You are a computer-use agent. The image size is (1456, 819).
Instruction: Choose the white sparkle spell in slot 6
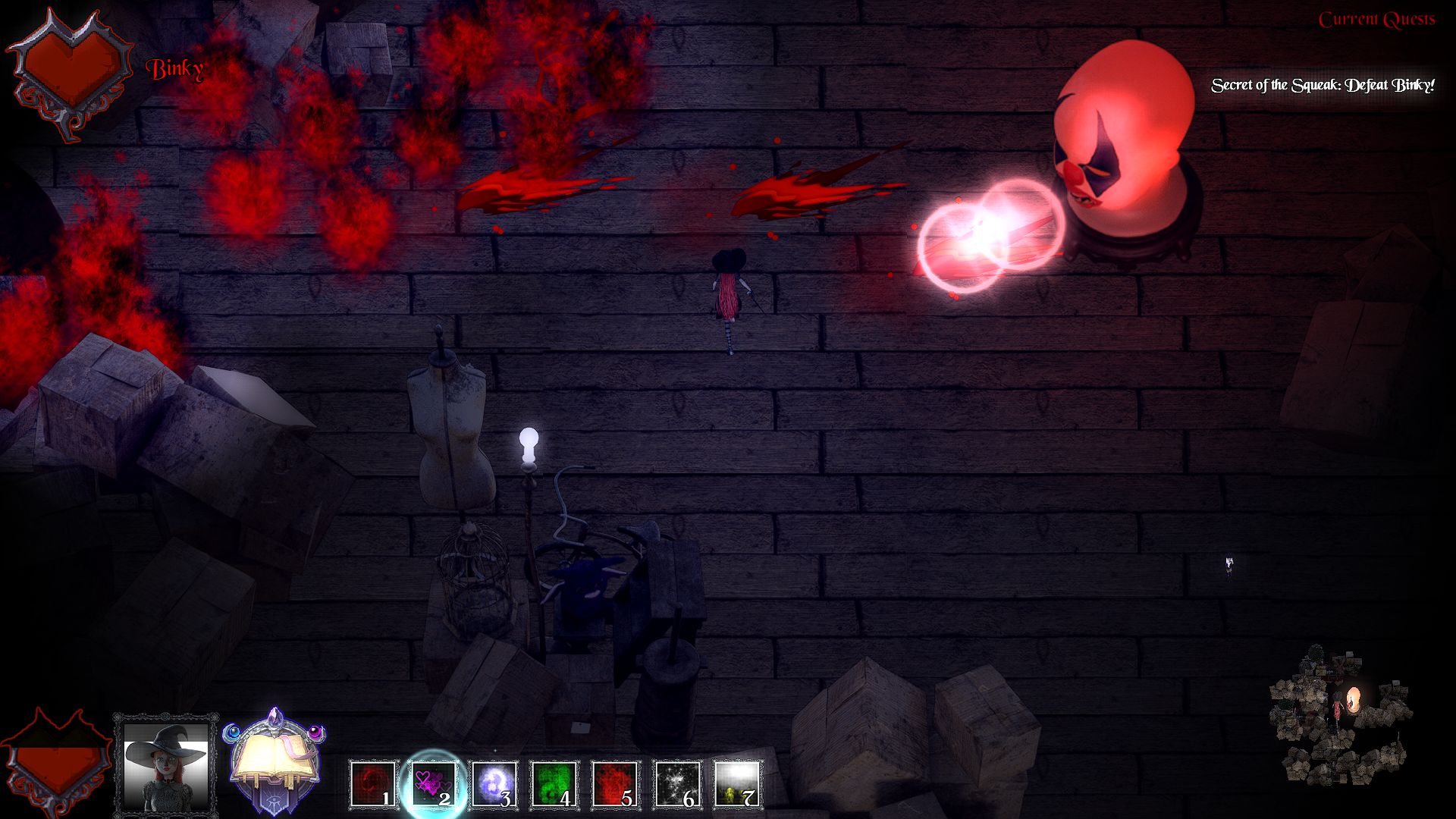[676, 784]
